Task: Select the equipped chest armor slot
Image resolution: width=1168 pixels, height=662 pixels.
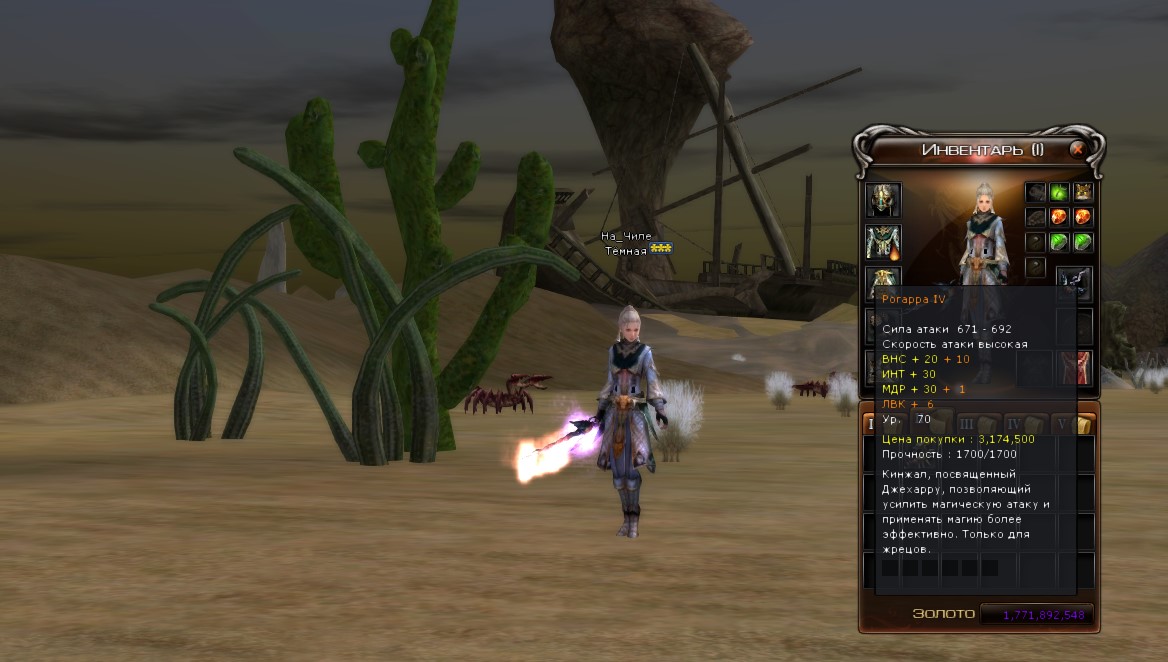Action: (883, 242)
